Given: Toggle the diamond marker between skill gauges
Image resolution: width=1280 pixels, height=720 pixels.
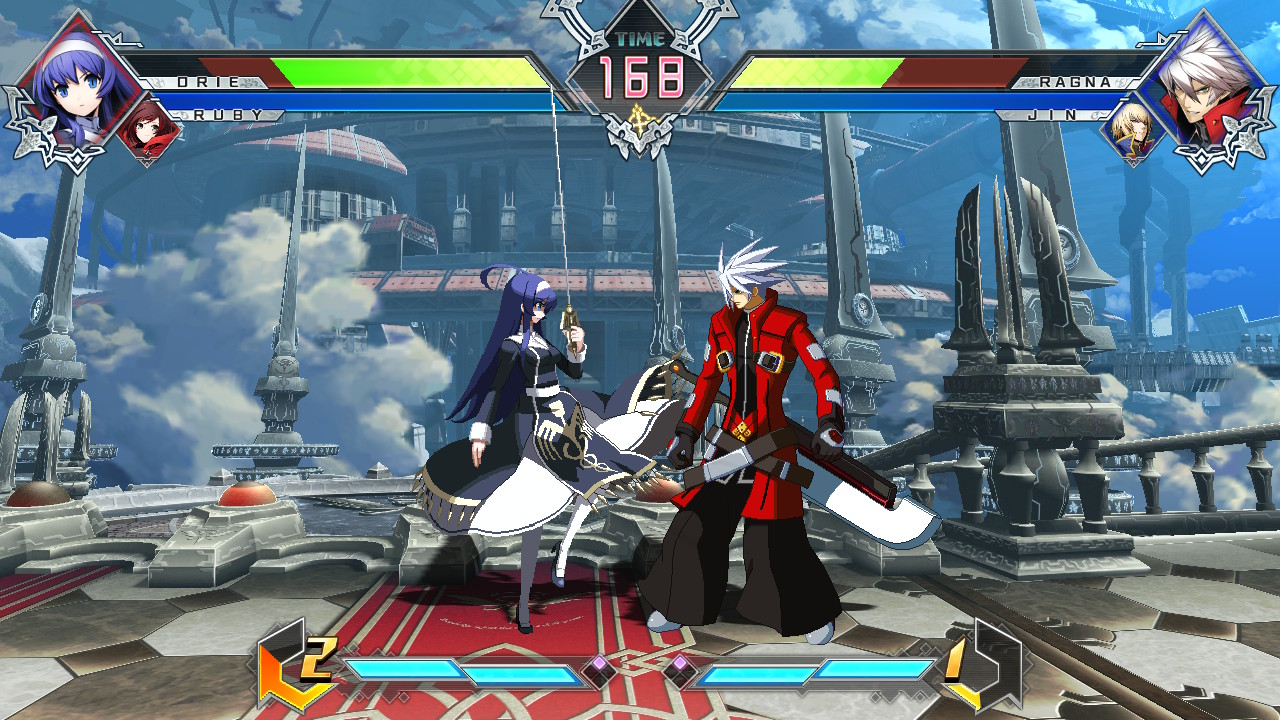Looking at the screenshot, I should (640, 660).
